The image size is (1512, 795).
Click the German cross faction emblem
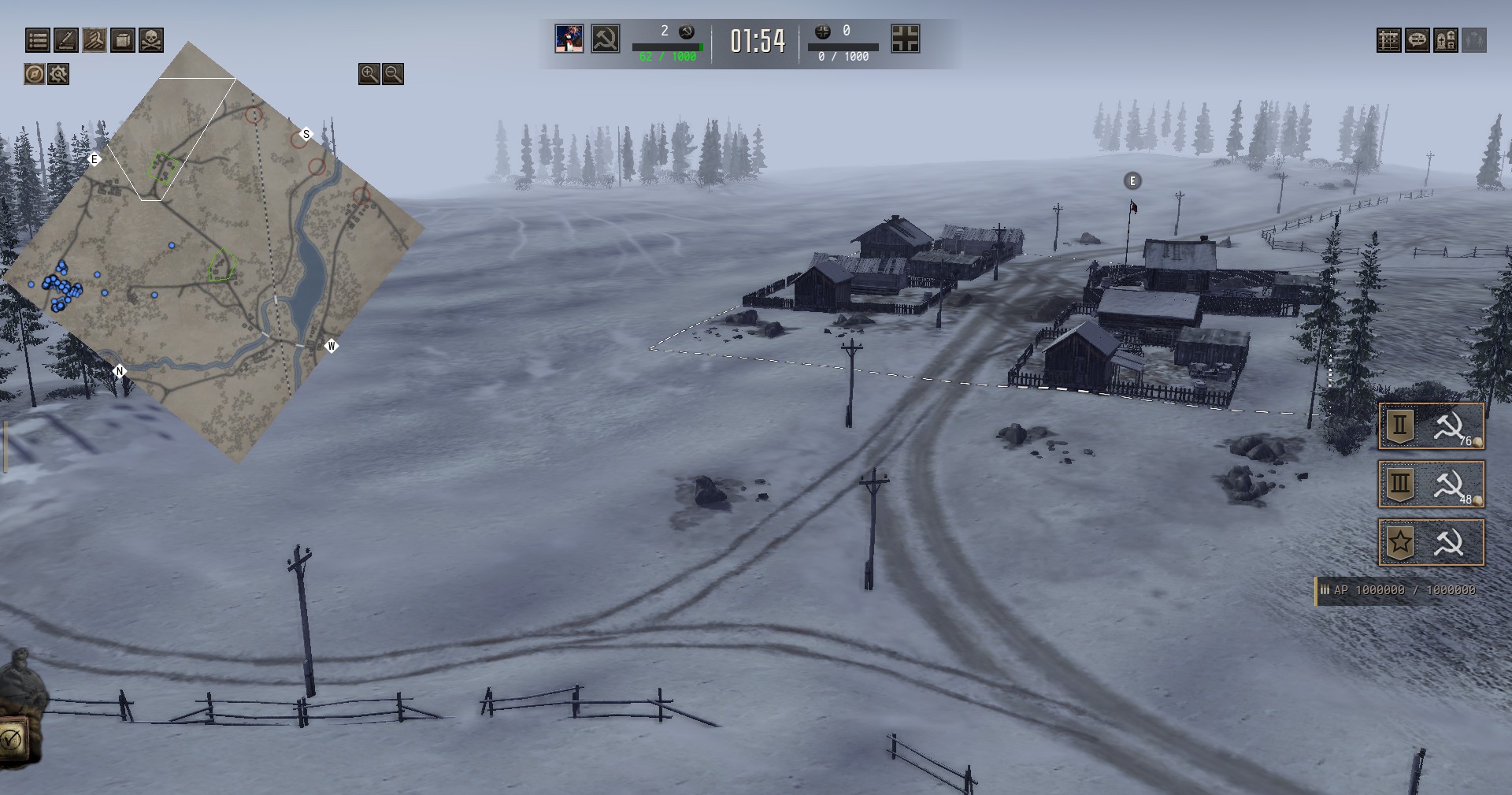(905, 39)
